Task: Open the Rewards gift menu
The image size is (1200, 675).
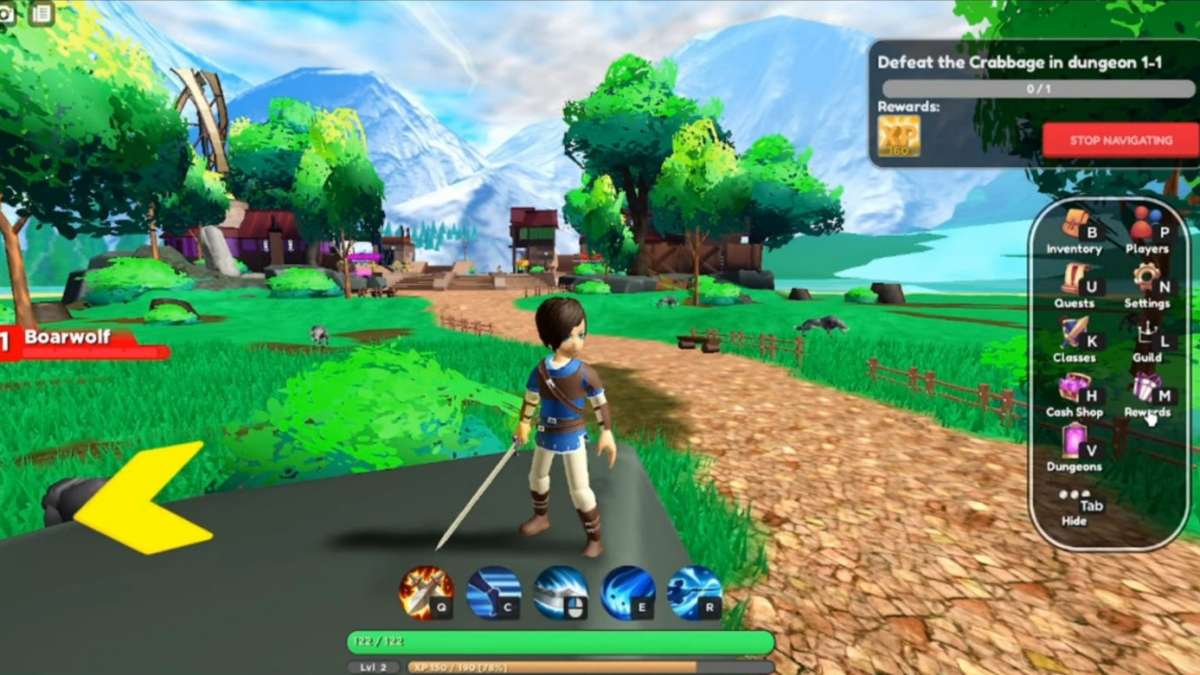Action: [x=1146, y=393]
